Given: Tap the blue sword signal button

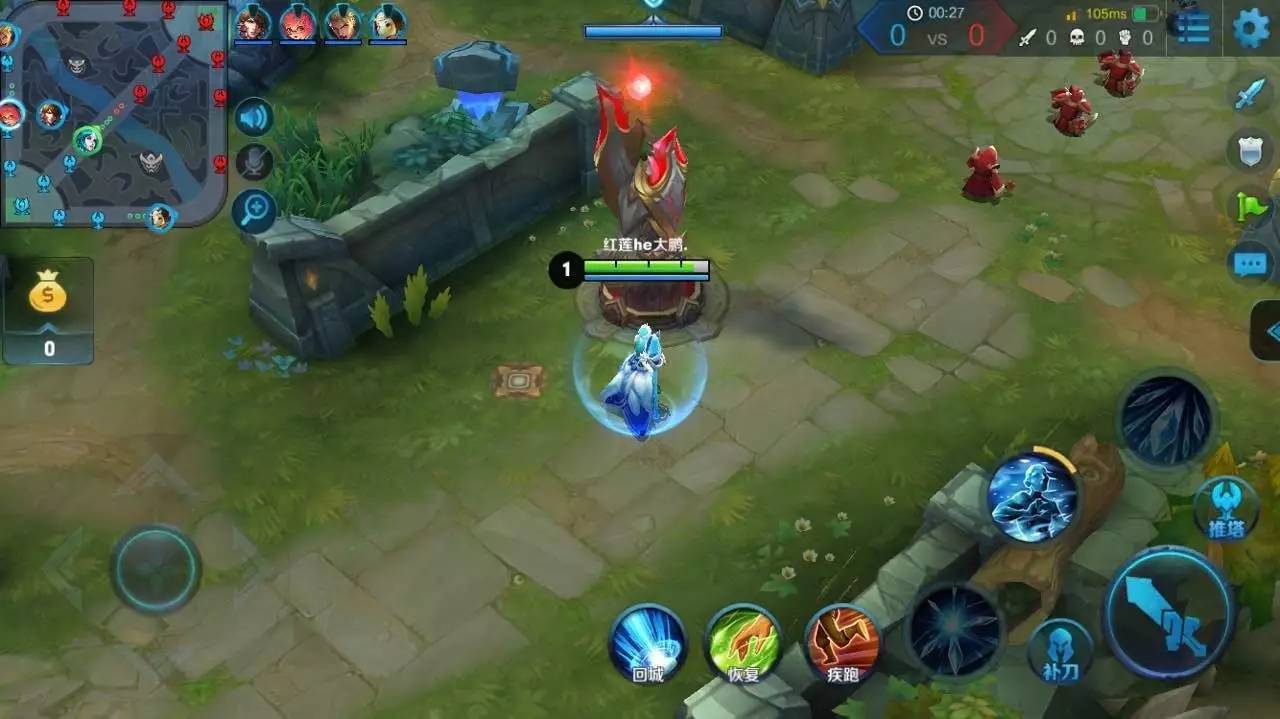Looking at the screenshot, I should click(1250, 94).
